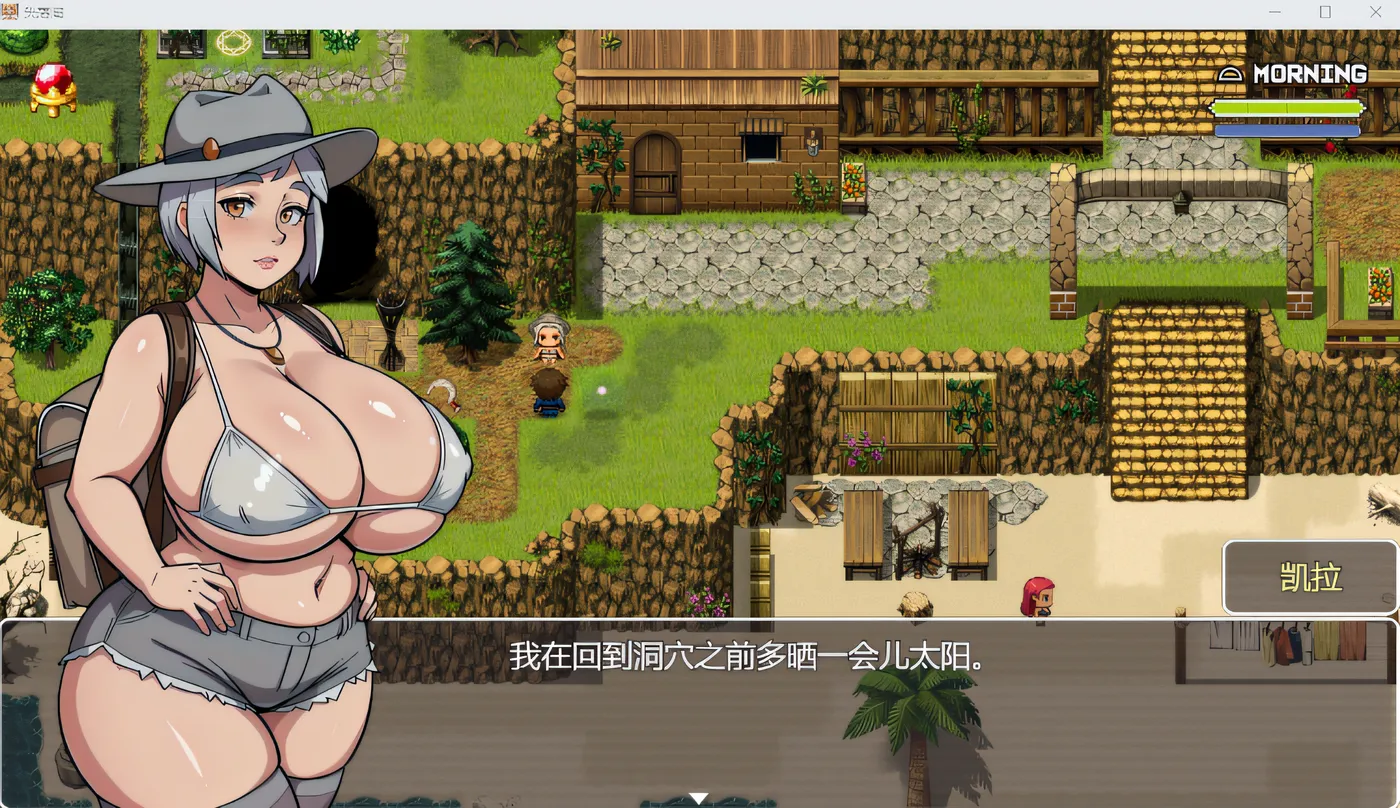The width and height of the screenshot is (1400, 808).
Task: Click the 凯拉 name plate box
Action: click(1311, 578)
